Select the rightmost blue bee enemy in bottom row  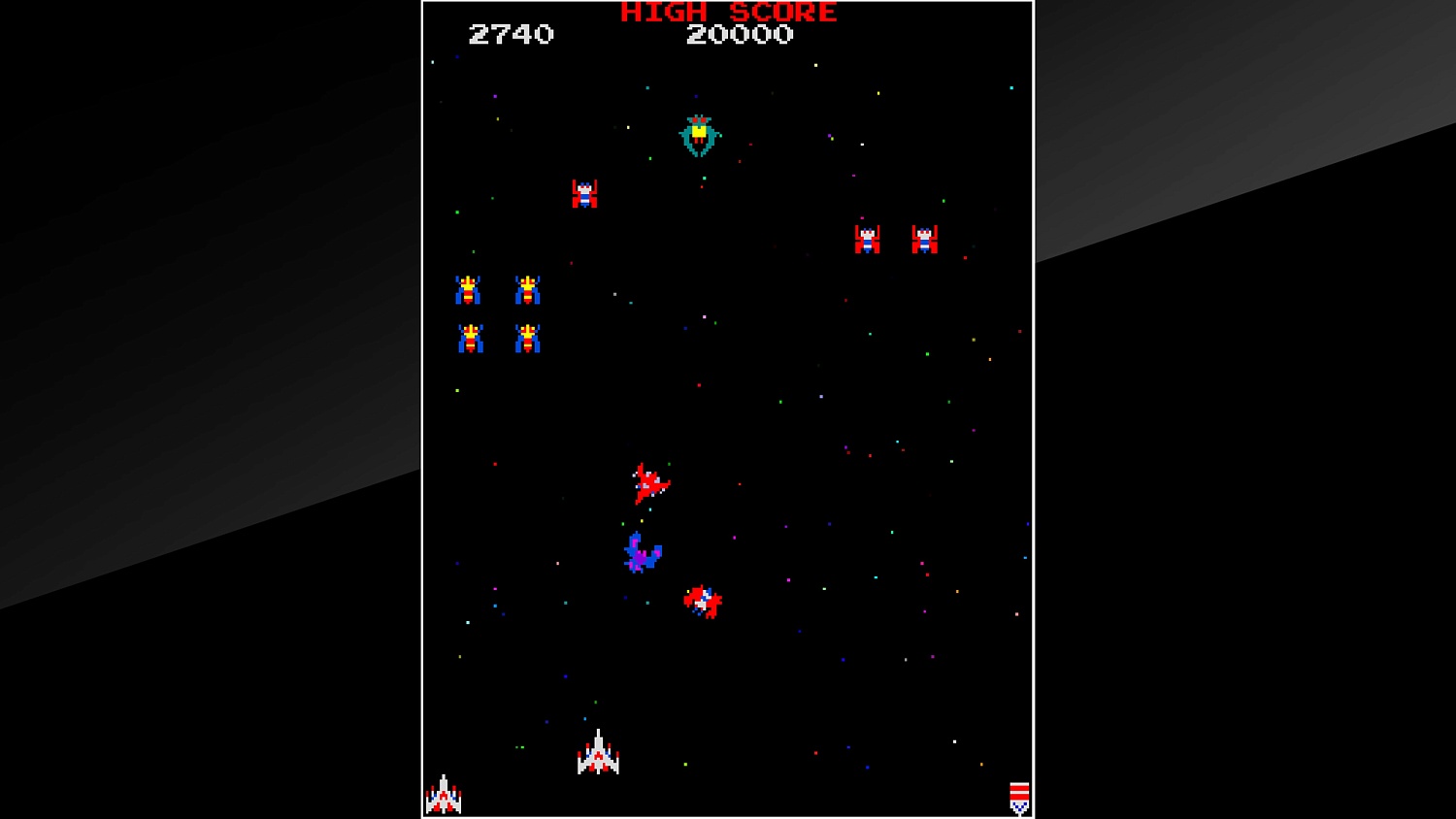pyautogui.click(x=527, y=340)
